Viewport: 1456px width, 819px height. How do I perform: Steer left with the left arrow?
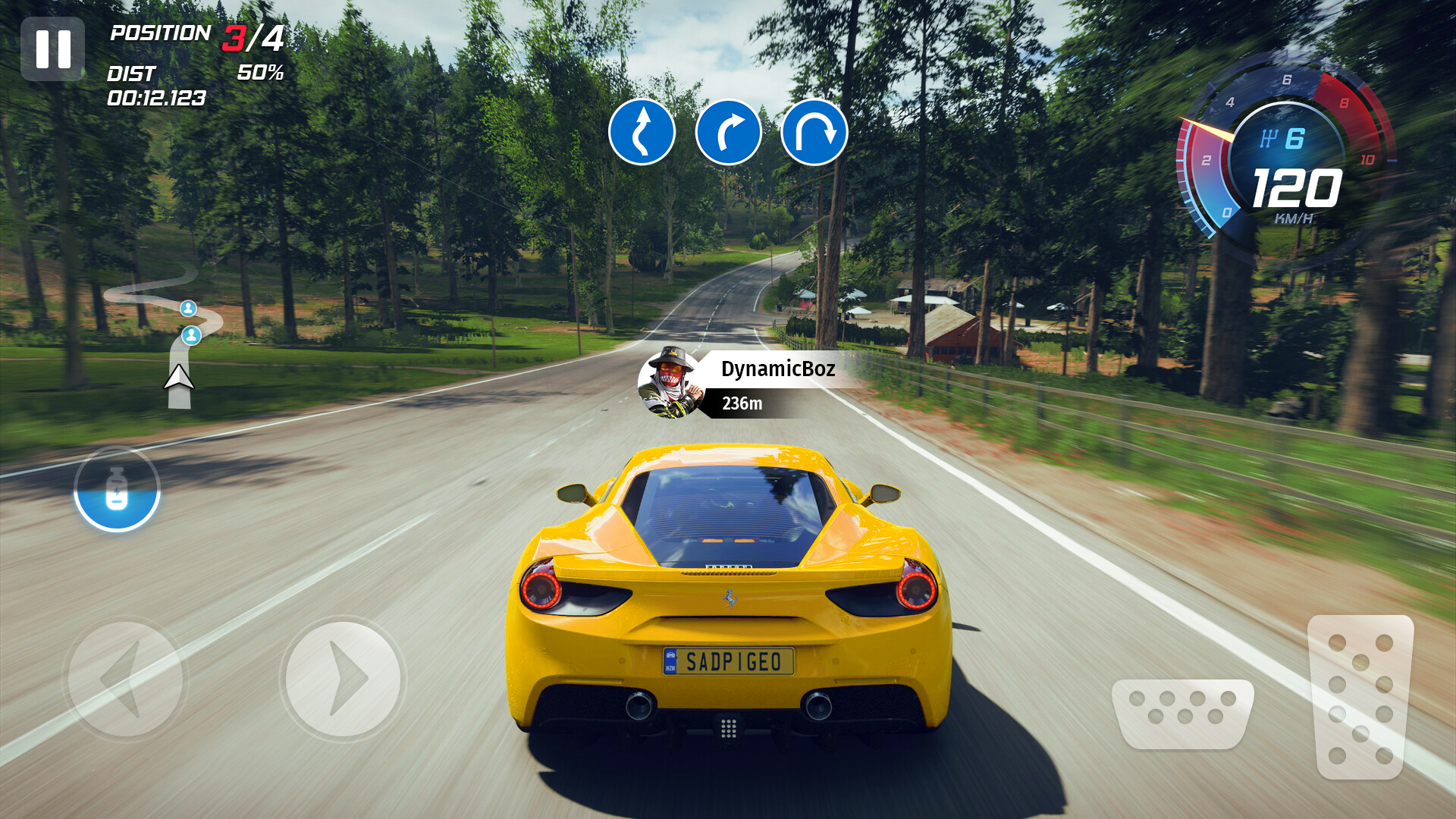[125, 678]
